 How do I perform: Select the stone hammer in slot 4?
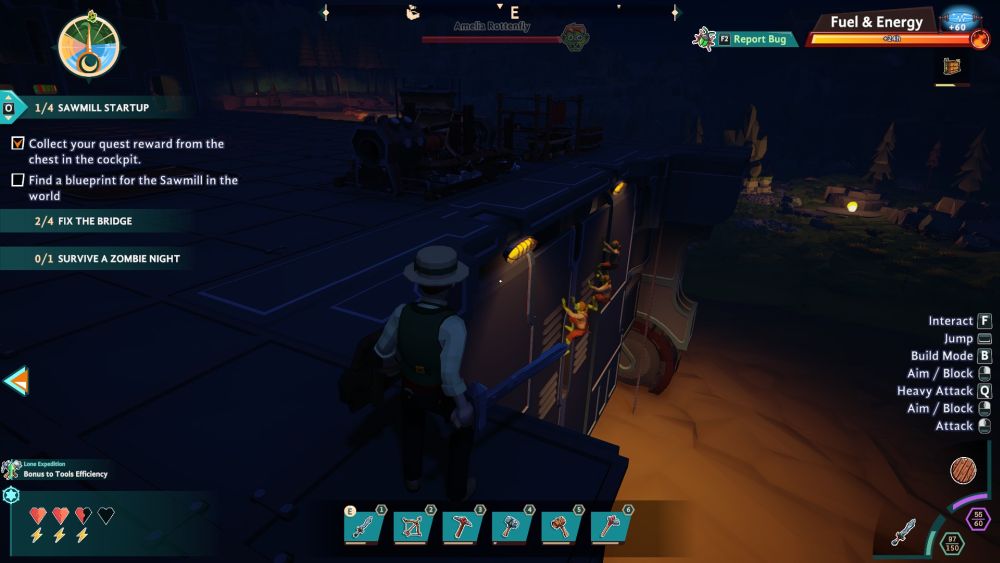point(511,526)
